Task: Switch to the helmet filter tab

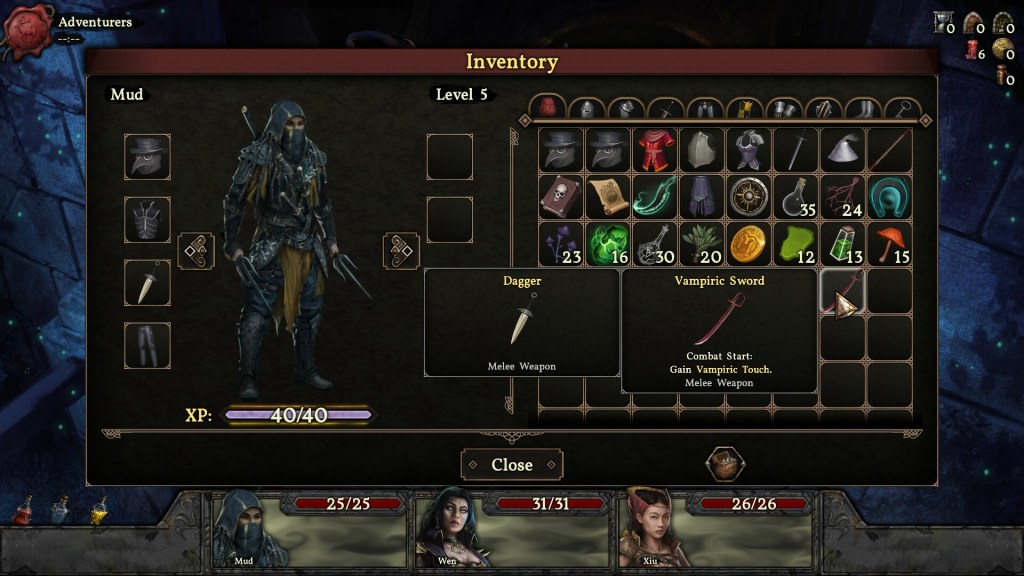Action: pos(587,108)
